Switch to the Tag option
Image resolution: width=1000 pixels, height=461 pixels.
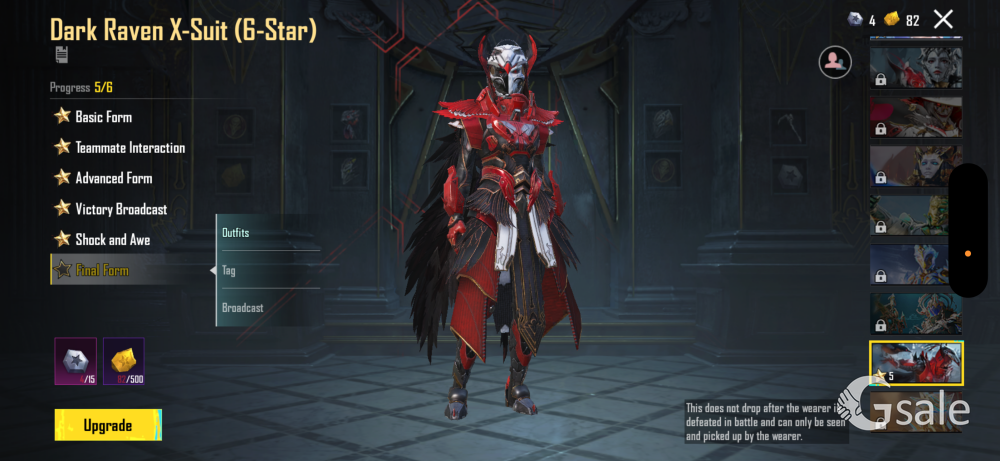[x=230, y=271]
